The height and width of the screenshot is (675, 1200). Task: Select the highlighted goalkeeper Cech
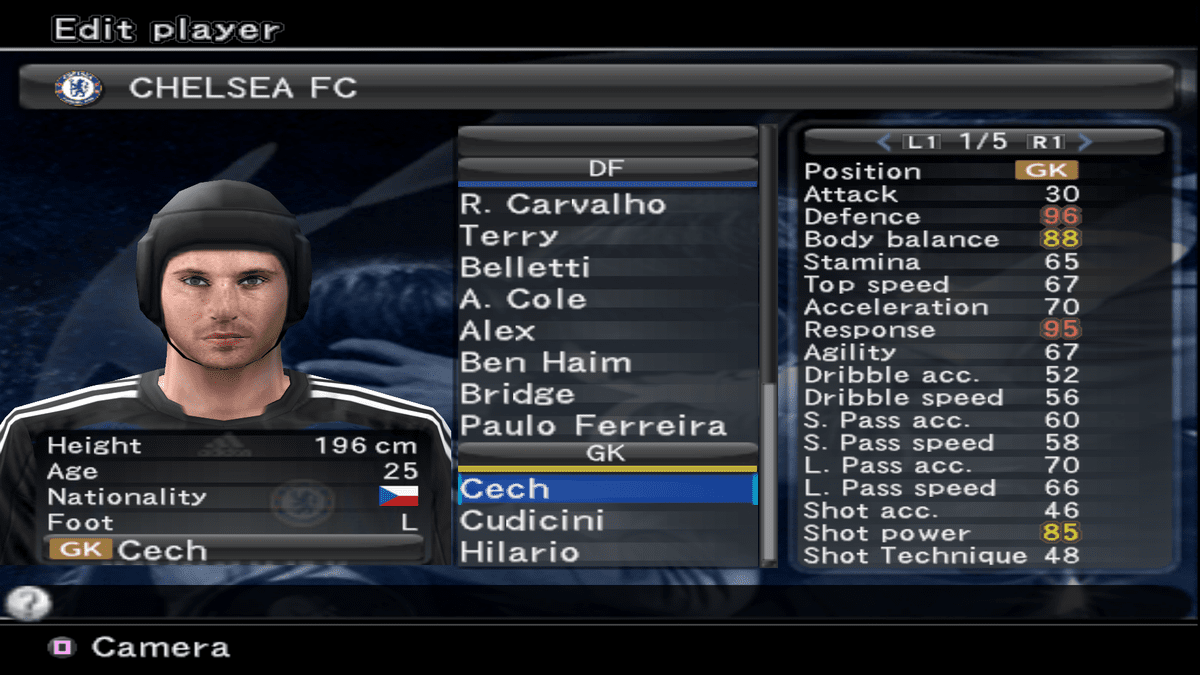tap(606, 489)
